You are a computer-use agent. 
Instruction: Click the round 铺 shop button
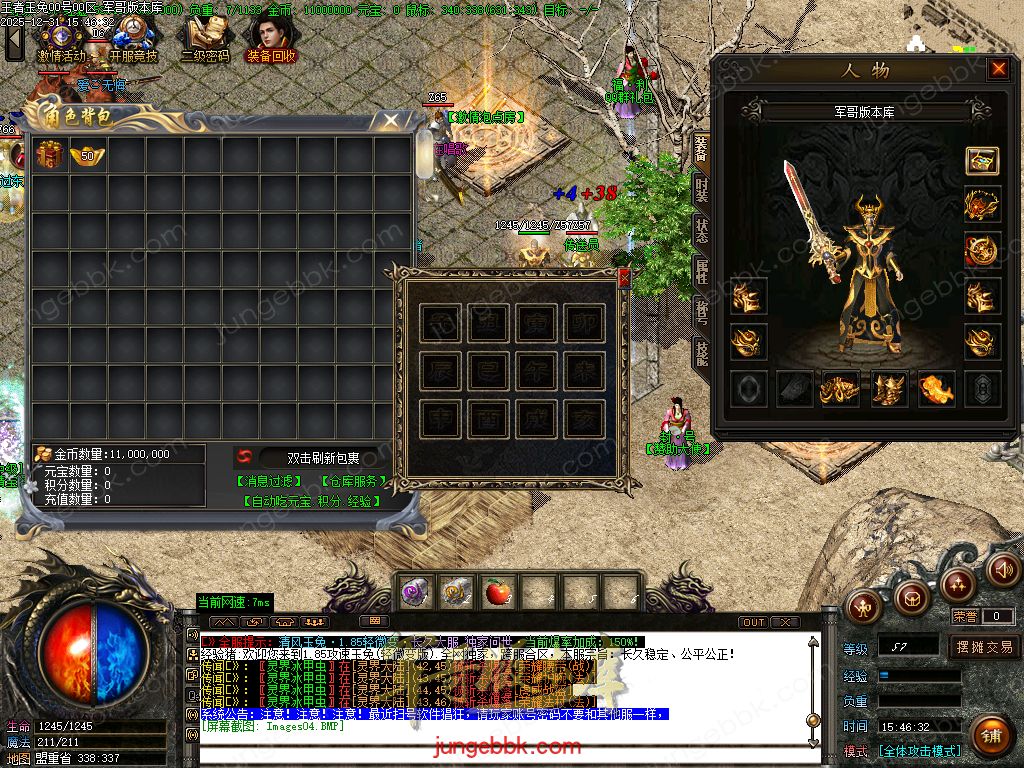click(x=990, y=736)
